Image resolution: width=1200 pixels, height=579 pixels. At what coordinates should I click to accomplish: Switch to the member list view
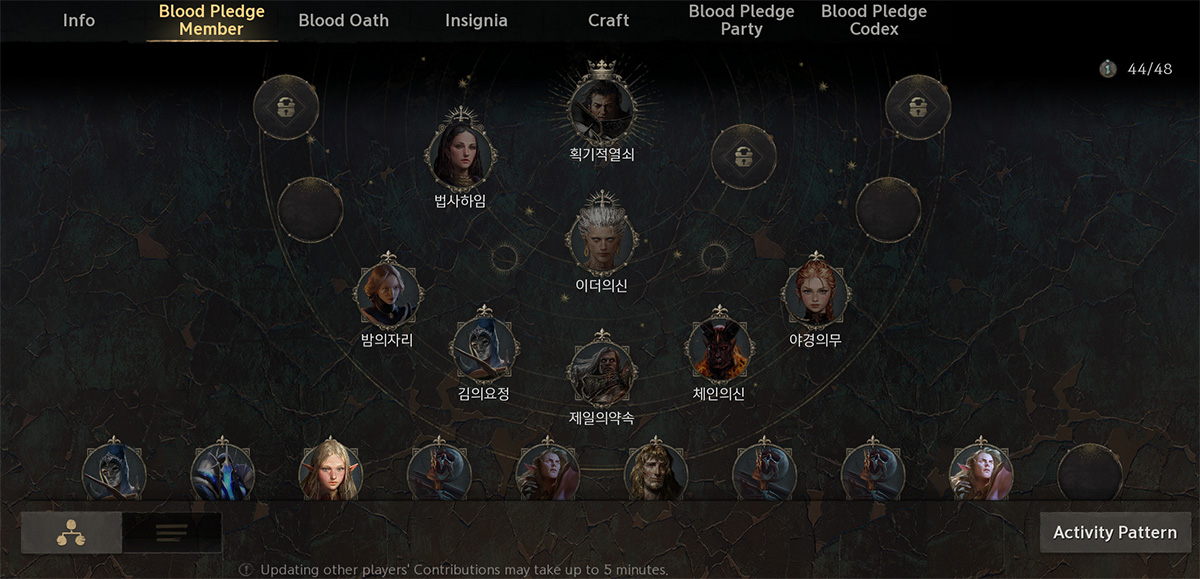(x=172, y=532)
